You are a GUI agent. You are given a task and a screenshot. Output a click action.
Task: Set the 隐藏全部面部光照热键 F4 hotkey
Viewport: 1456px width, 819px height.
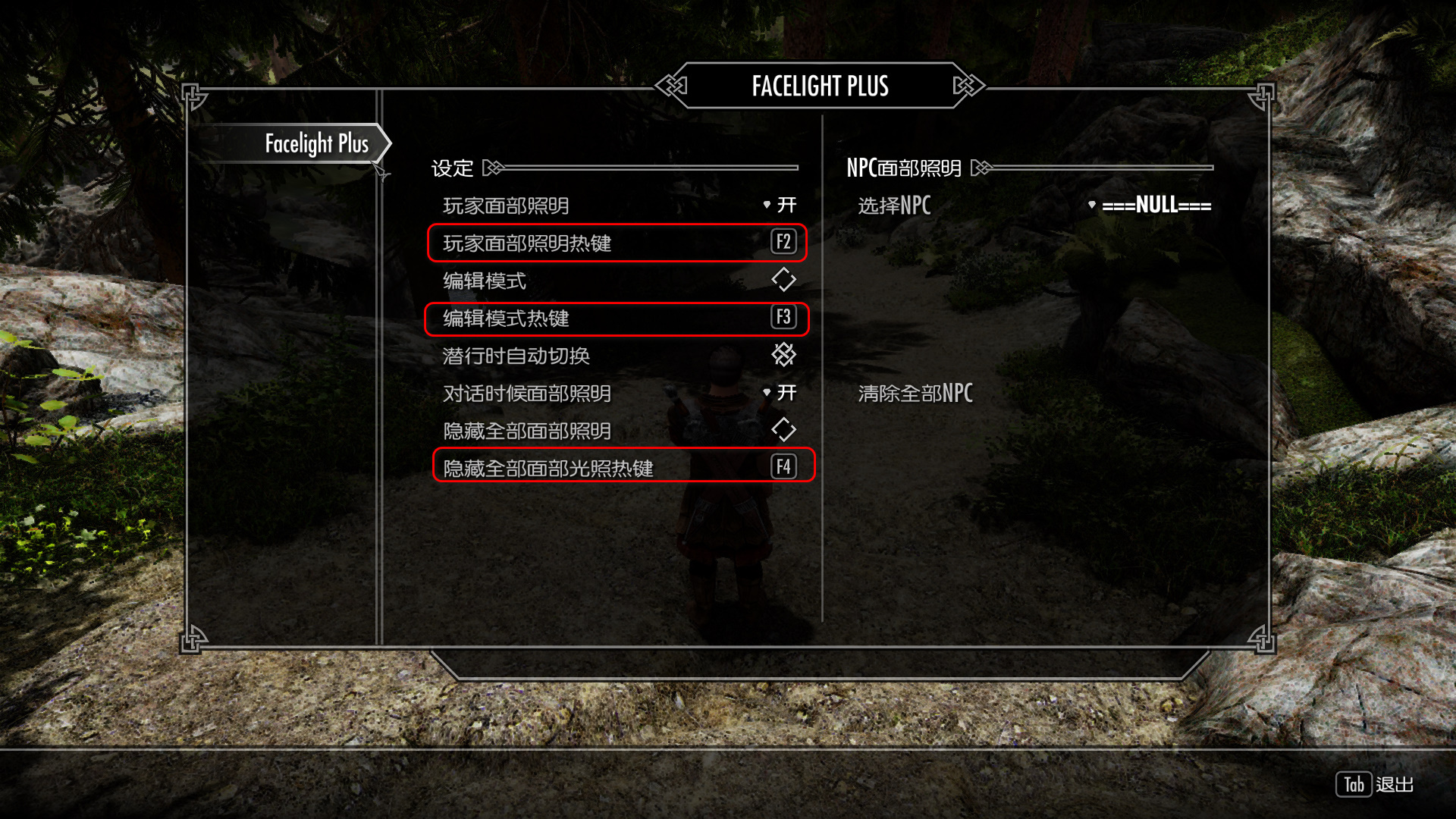783,467
